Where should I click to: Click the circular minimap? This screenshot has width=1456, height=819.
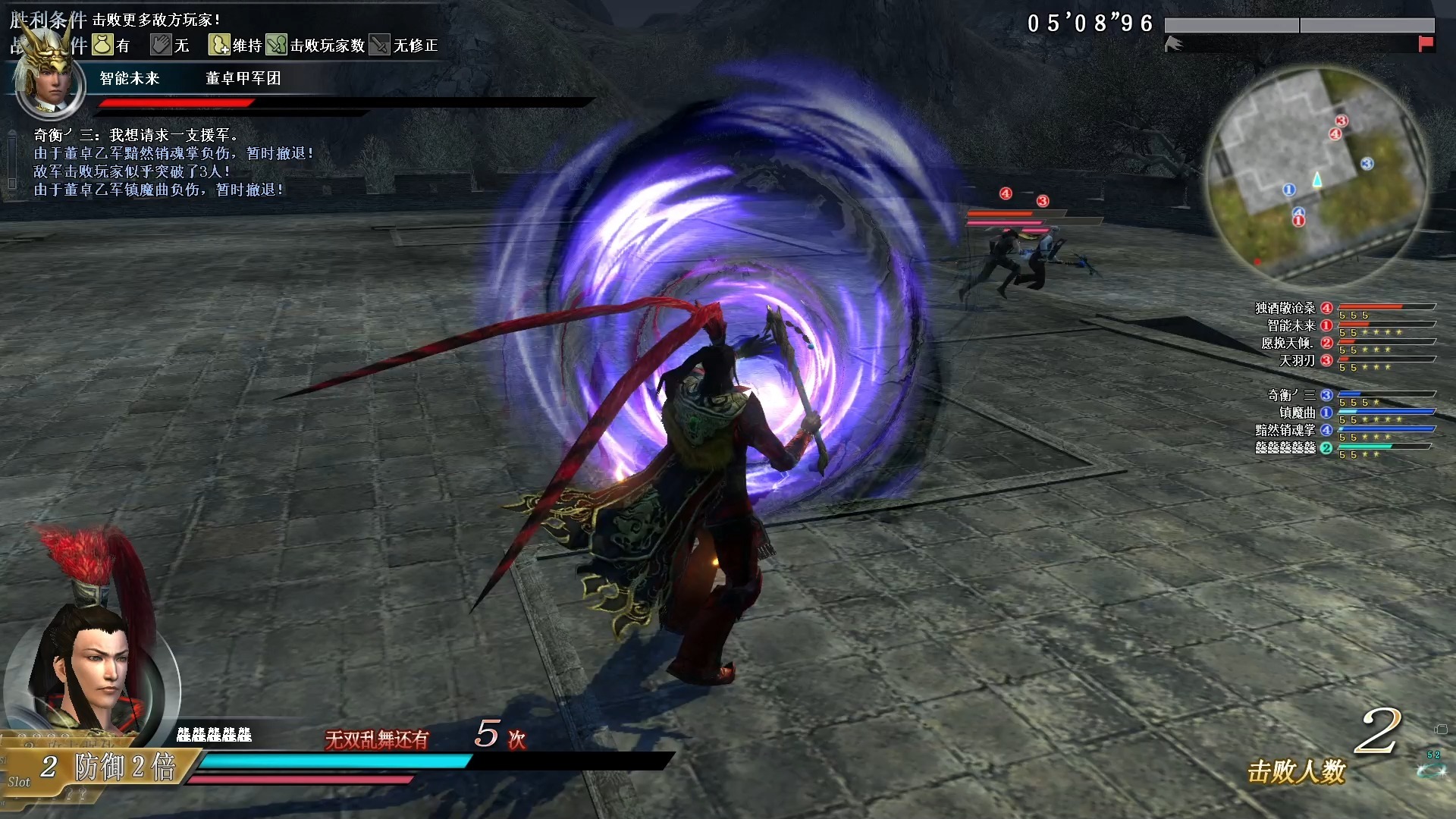point(1317,176)
